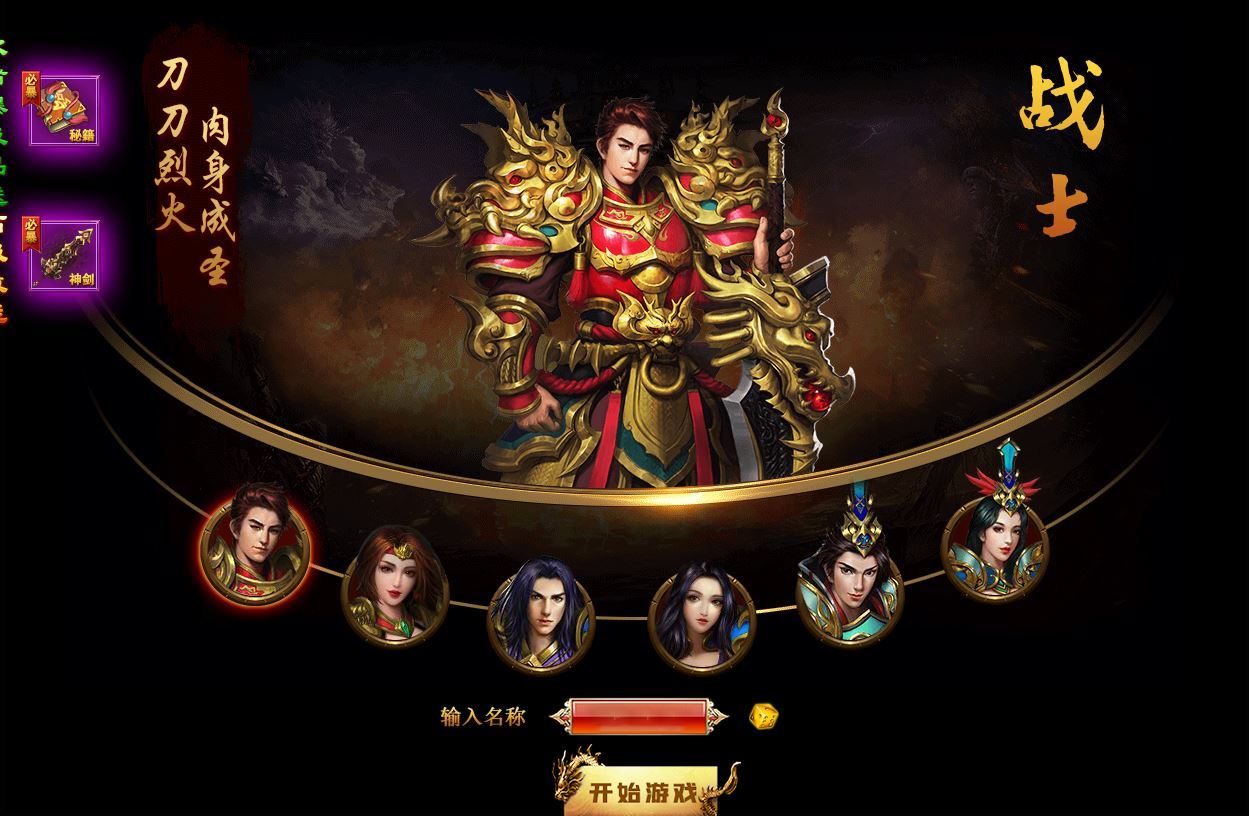The image size is (1249, 816).
Task: Roll the dice for a random name
Action: point(764,716)
